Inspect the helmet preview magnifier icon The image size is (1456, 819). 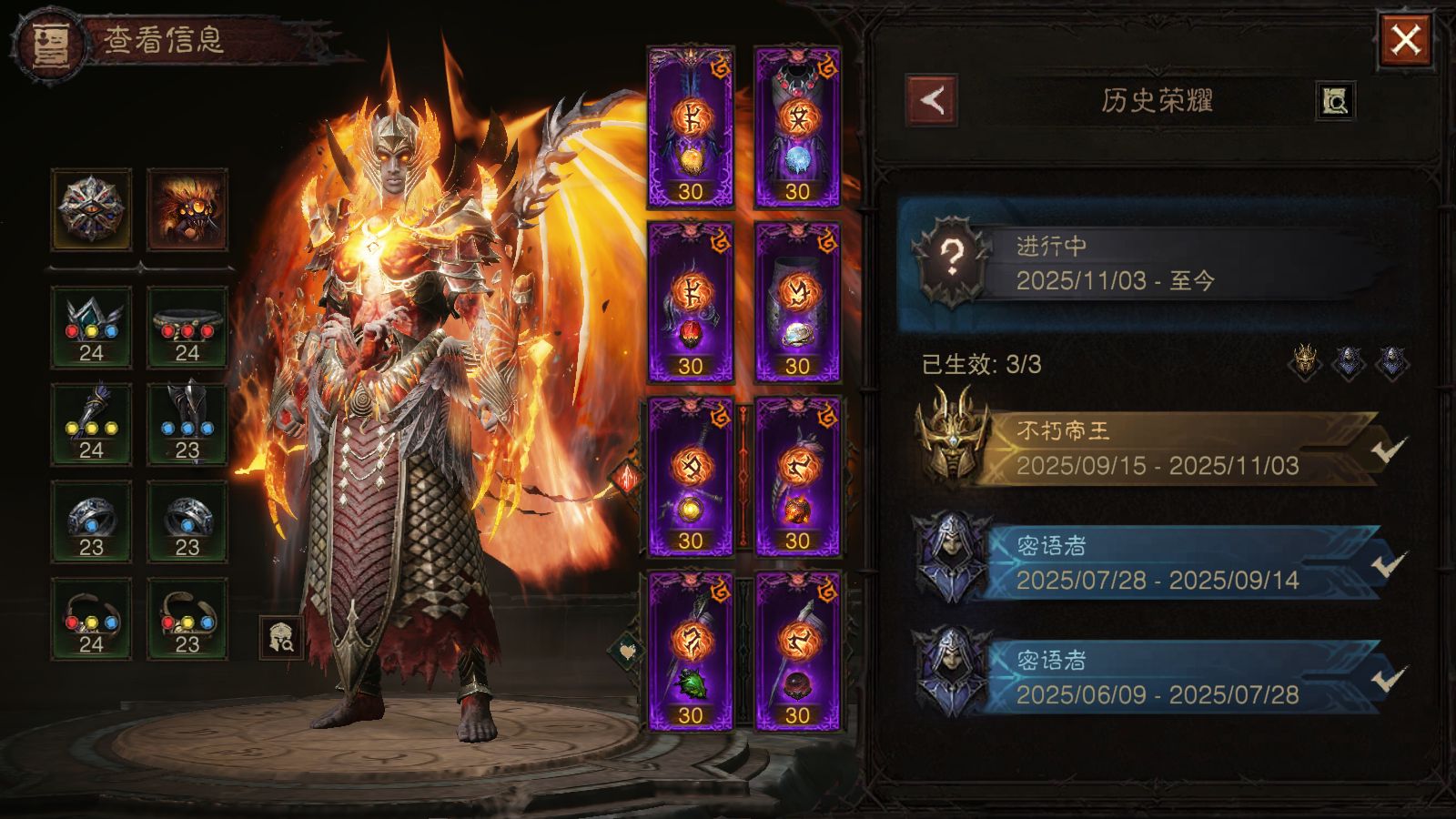(281, 636)
